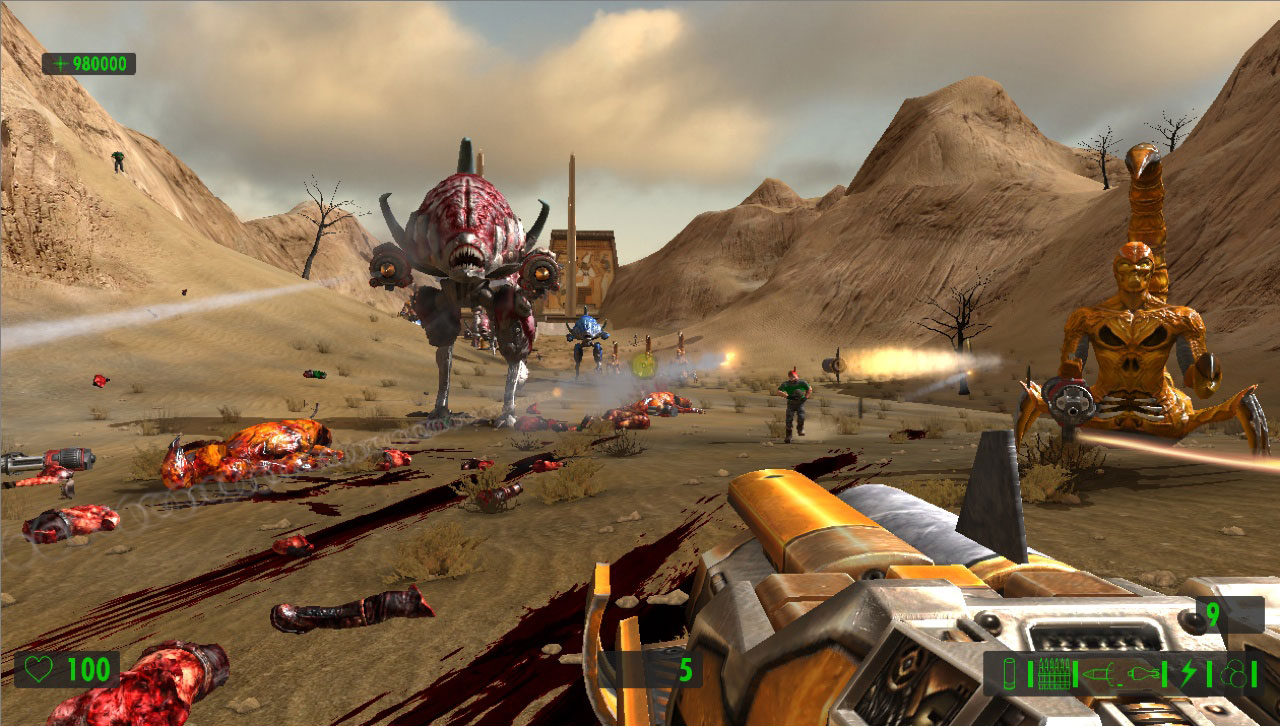Select the bullet magazine ammo icon
Image resolution: width=1280 pixels, height=727 pixels.
[x=1053, y=673]
